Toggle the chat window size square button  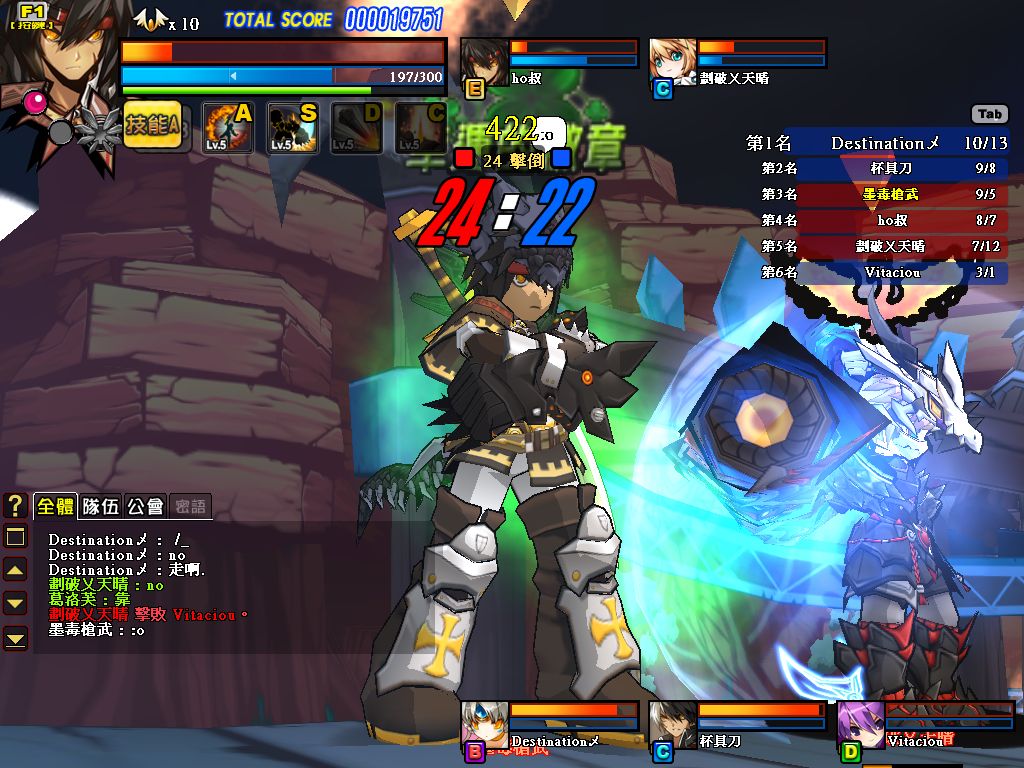tap(15, 537)
